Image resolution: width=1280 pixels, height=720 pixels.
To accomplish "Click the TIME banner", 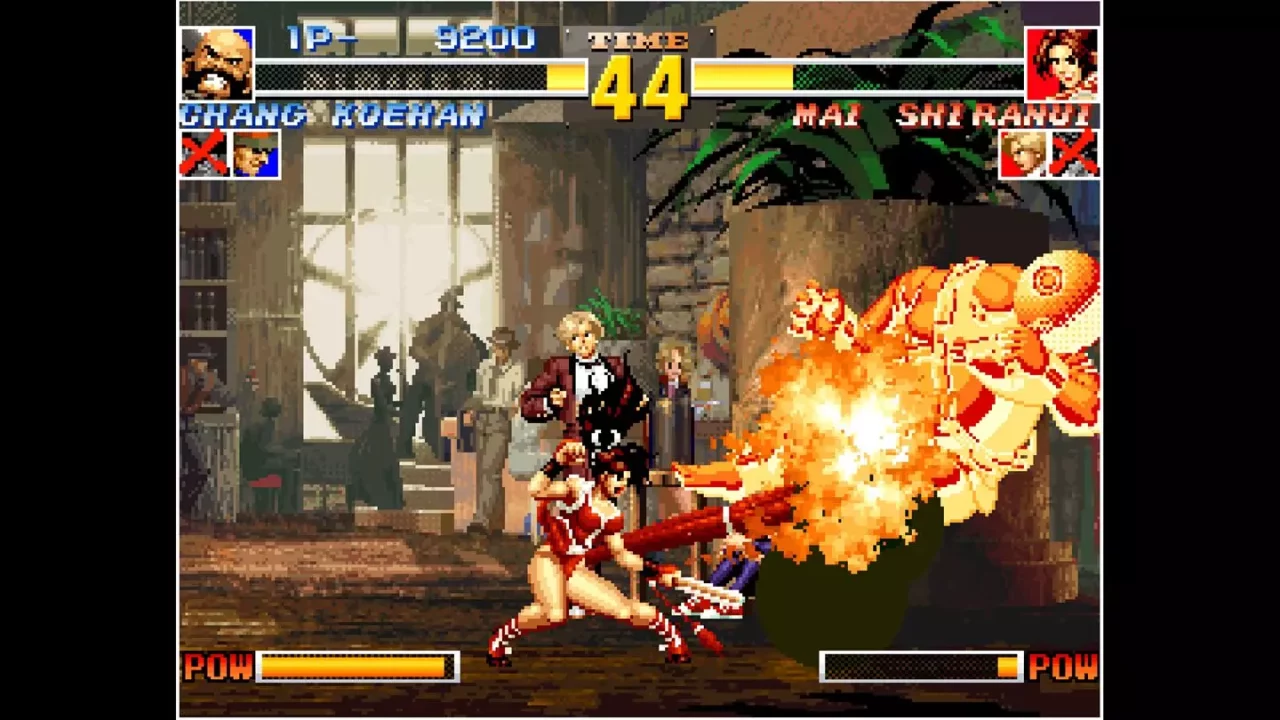I will tap(638, 40).
